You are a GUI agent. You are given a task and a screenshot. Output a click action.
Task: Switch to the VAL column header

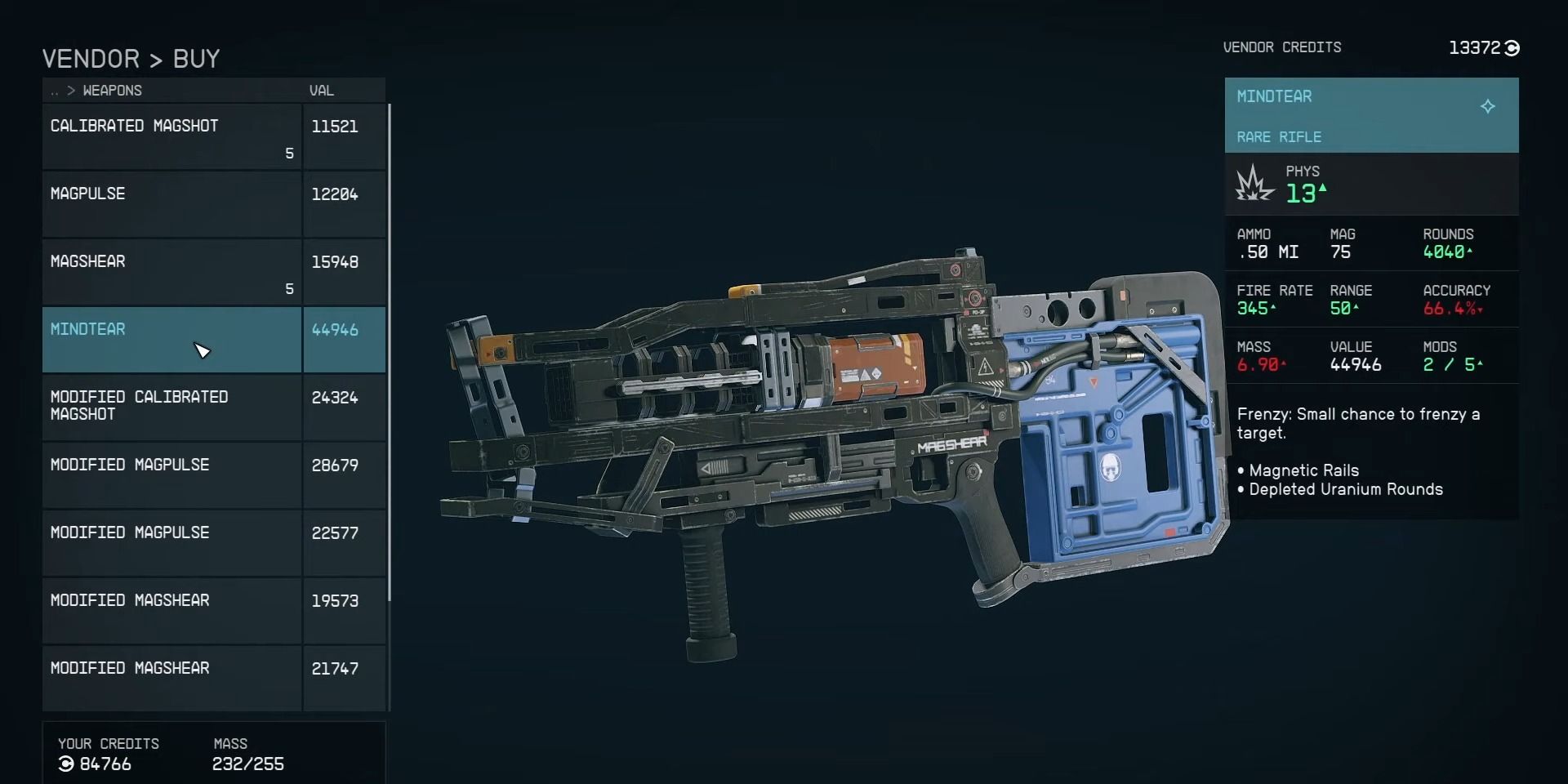click(x=321, y=91)
